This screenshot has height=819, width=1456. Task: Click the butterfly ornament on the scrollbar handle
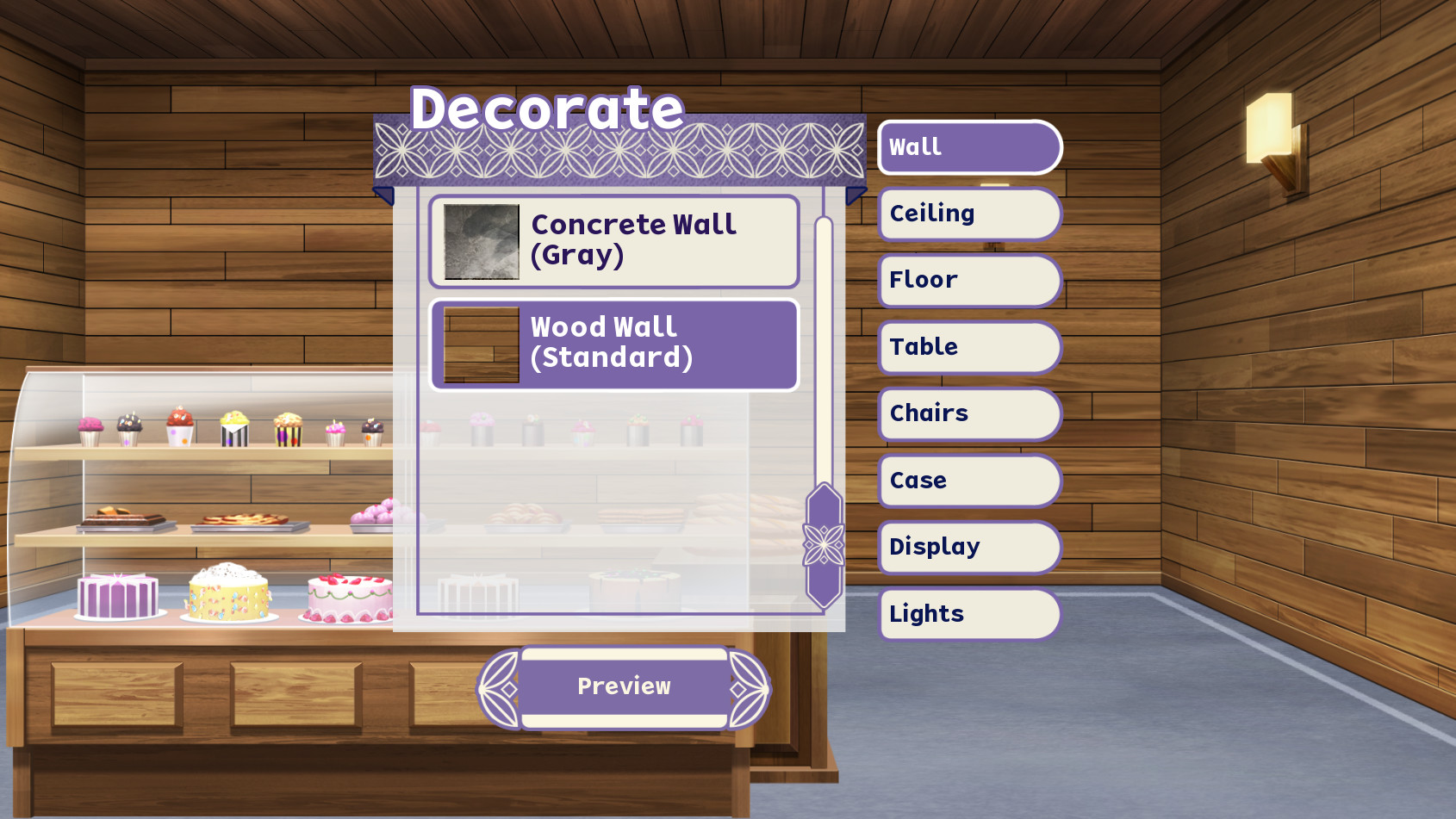824,546
